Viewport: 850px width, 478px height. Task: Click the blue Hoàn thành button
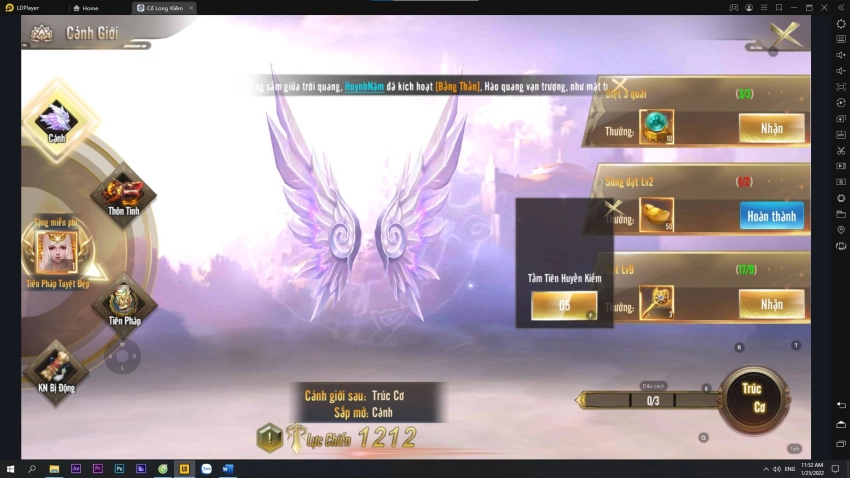[771, 215]
